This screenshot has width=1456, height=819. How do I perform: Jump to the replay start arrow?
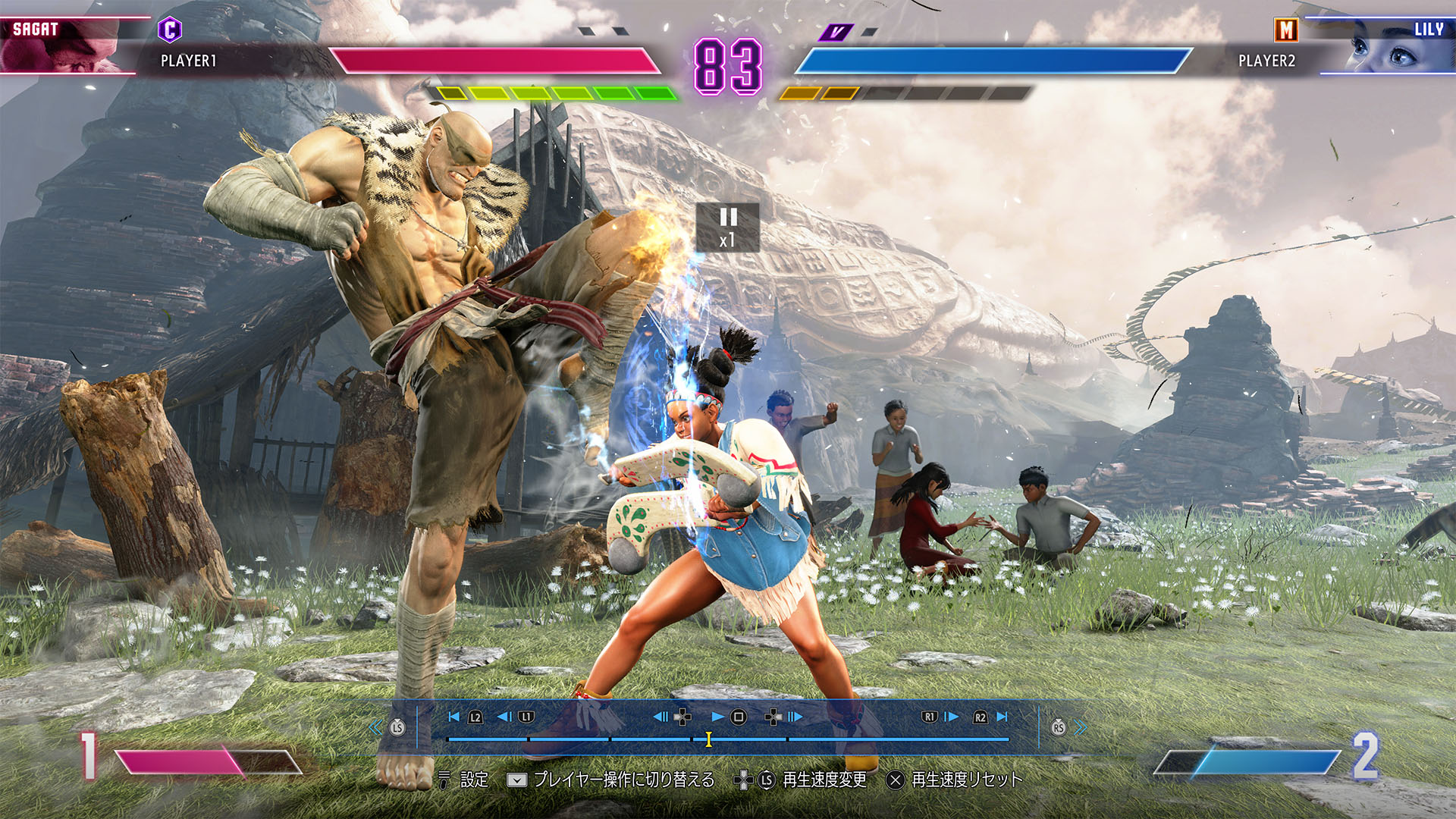tap(454, 717)
